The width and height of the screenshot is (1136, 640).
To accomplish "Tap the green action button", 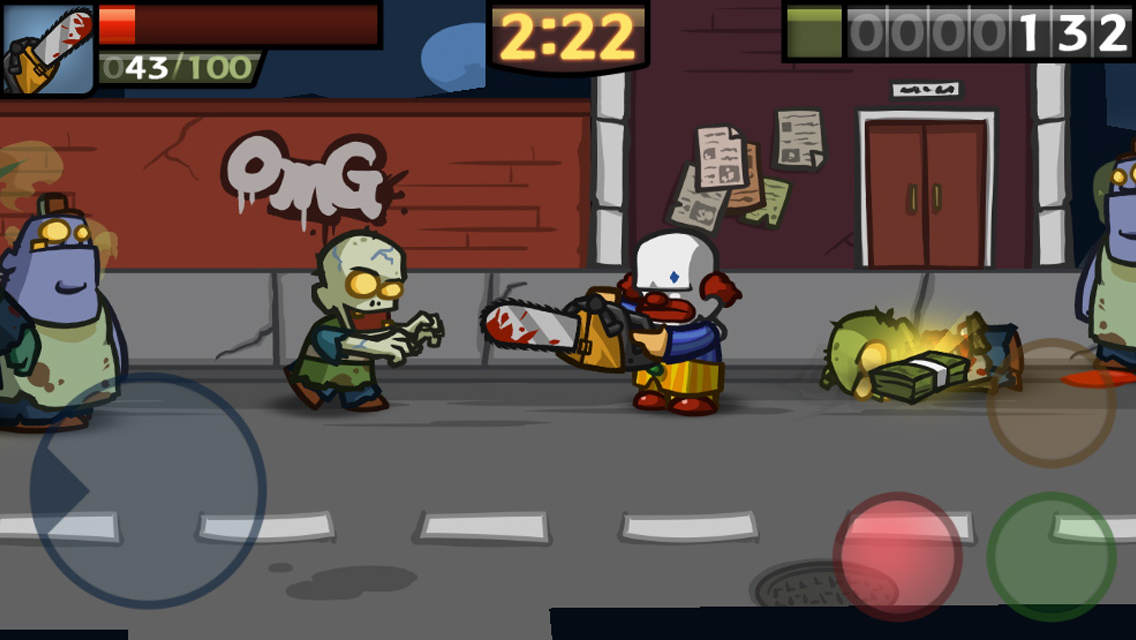I will point(1051,556).
